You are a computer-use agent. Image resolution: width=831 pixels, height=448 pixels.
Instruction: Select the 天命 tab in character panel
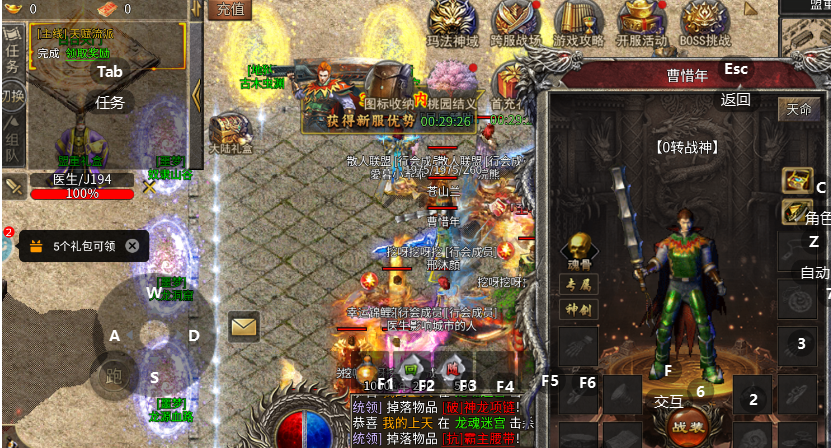(798, 108)
